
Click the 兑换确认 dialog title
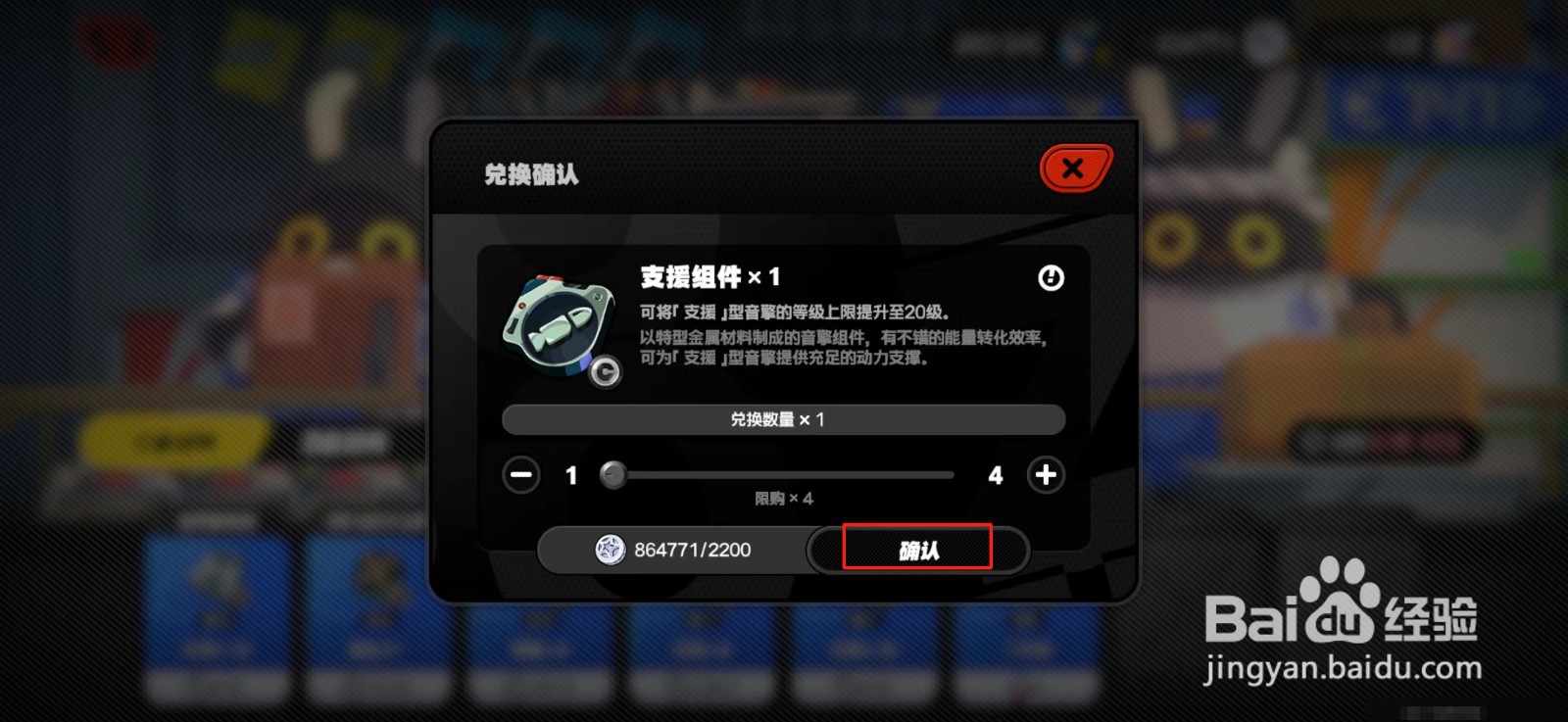[529, 174]
